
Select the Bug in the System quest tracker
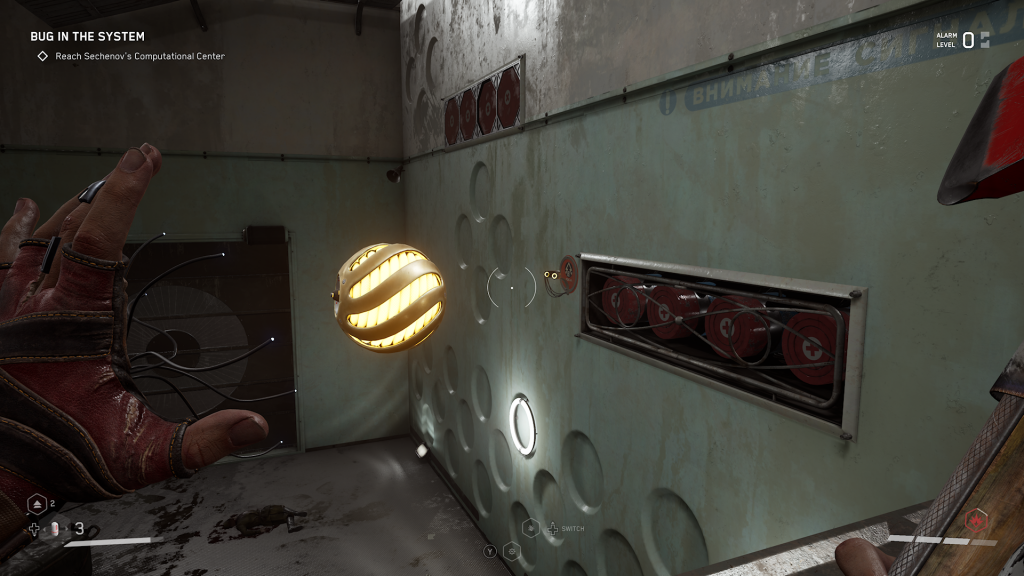[87, 37]
